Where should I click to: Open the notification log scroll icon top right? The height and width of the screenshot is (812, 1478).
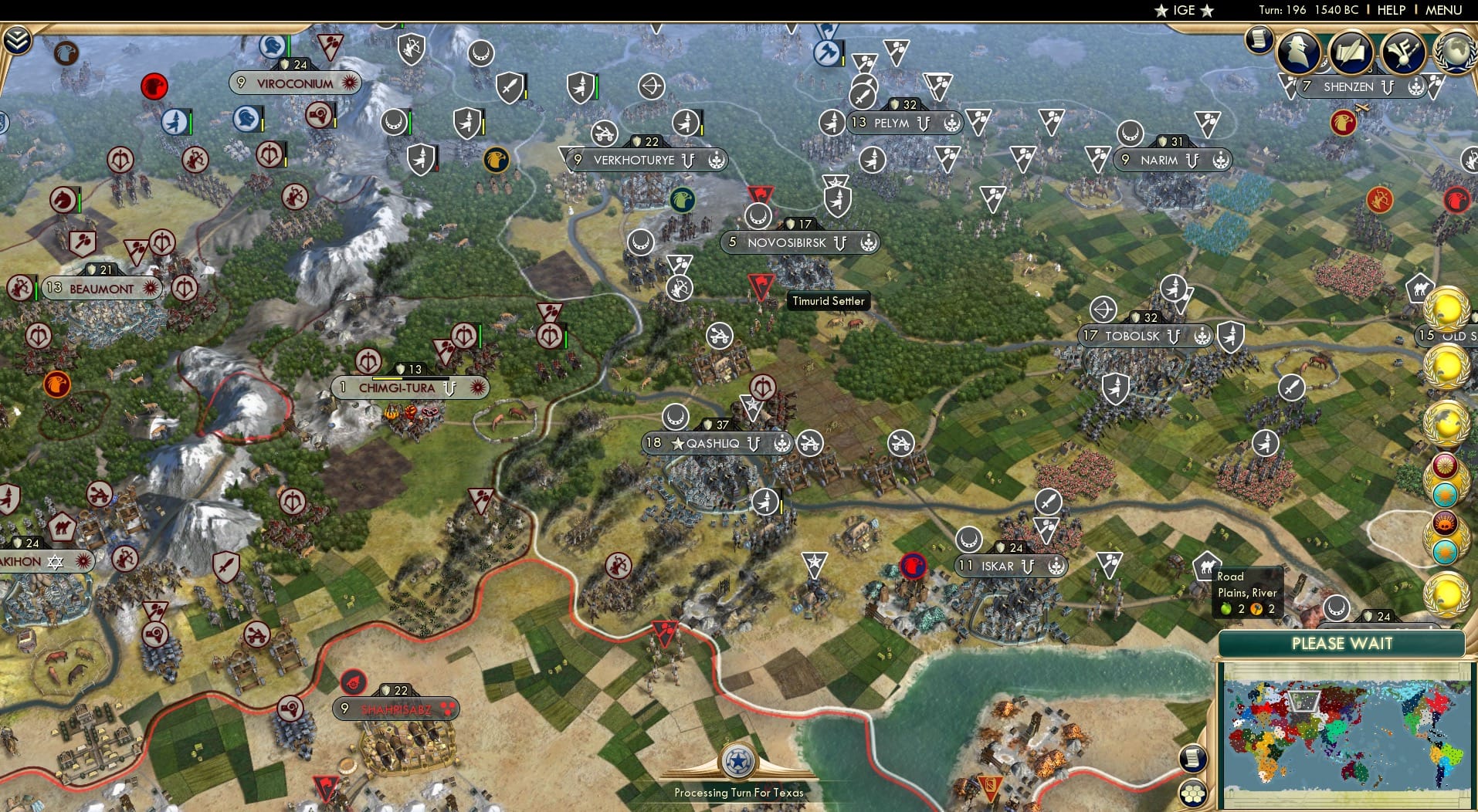[x=1257, y=39]
